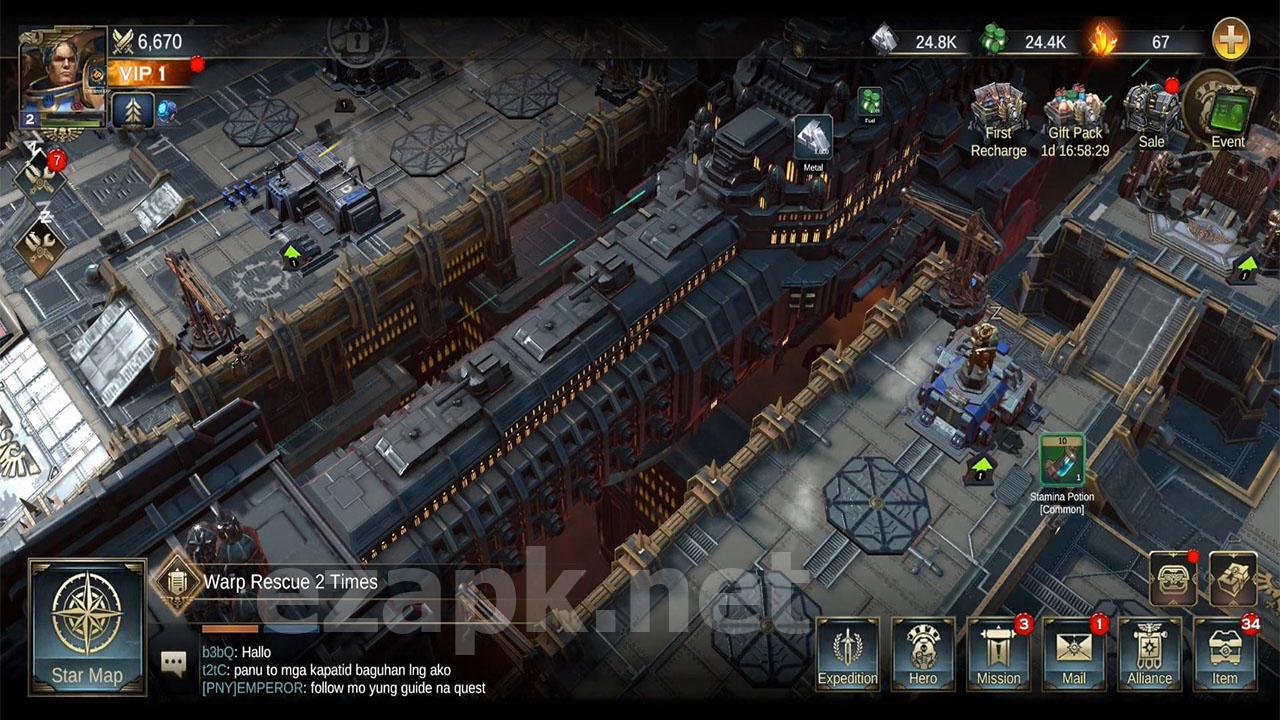The width and height of the screenshot is (1280, 720).
Task: Open the Expedition menu
Action: tap(848, 654)
